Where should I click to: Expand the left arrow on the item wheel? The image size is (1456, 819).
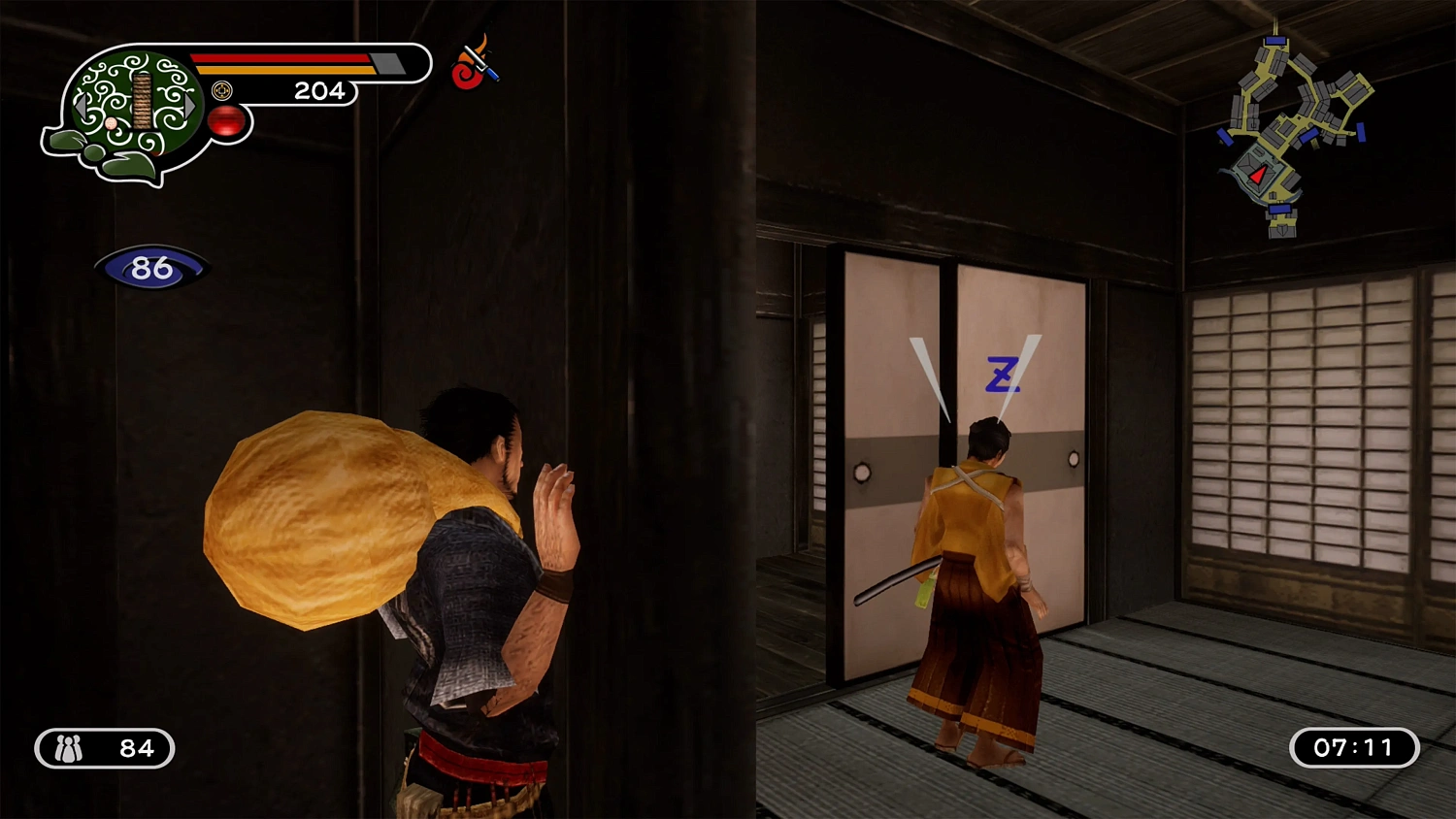coord(82,107)
